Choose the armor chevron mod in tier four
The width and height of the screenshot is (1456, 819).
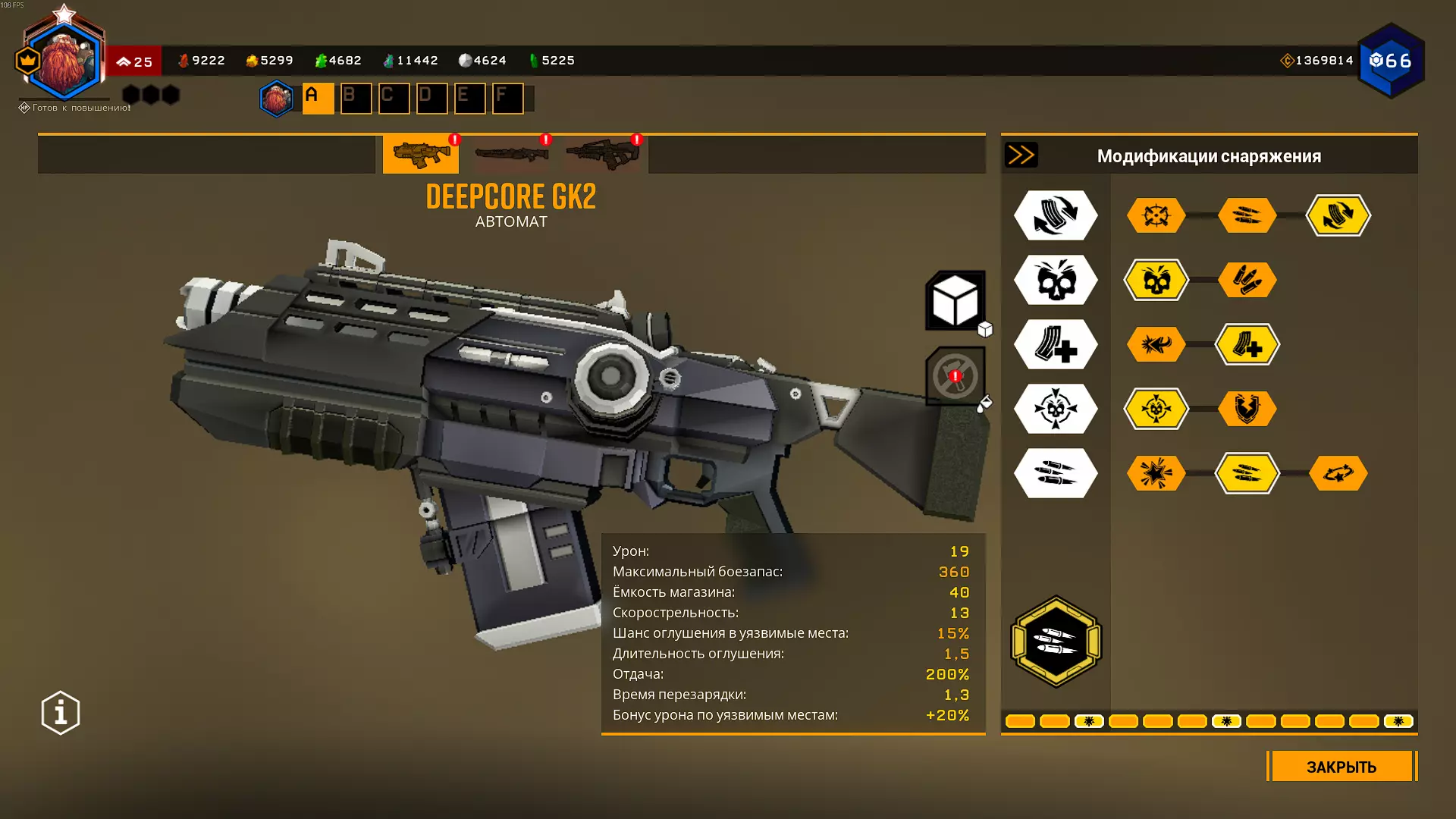[1247, 409]
